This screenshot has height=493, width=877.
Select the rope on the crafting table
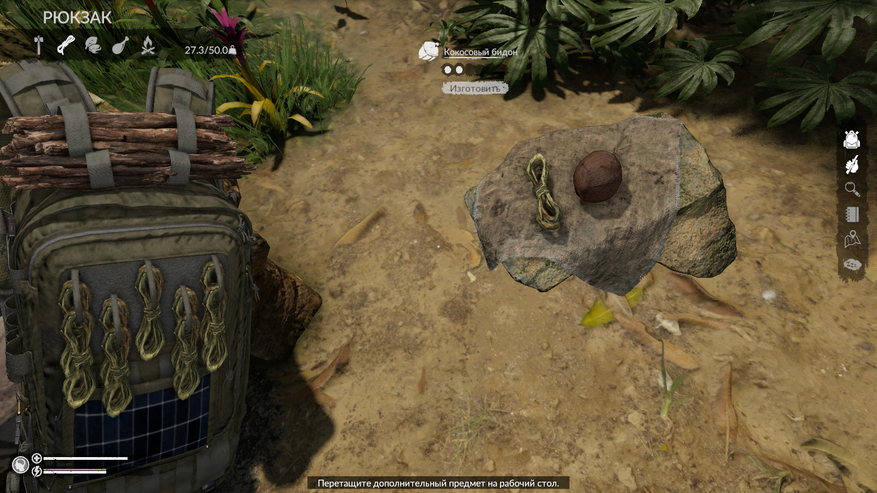click(x=544, y=191)
